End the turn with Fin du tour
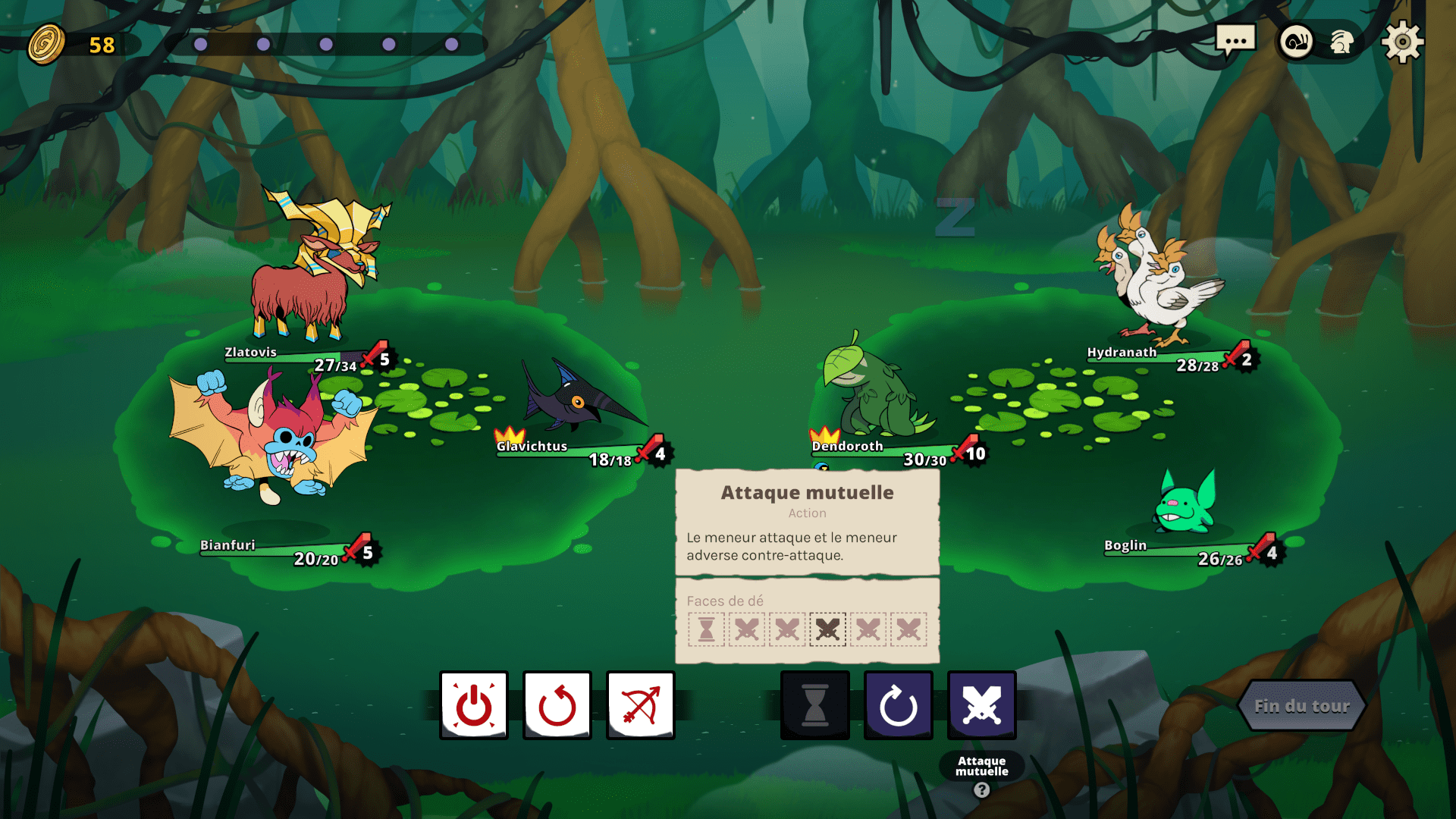Screen dimensions: 1456x819 pos(1301,706)
